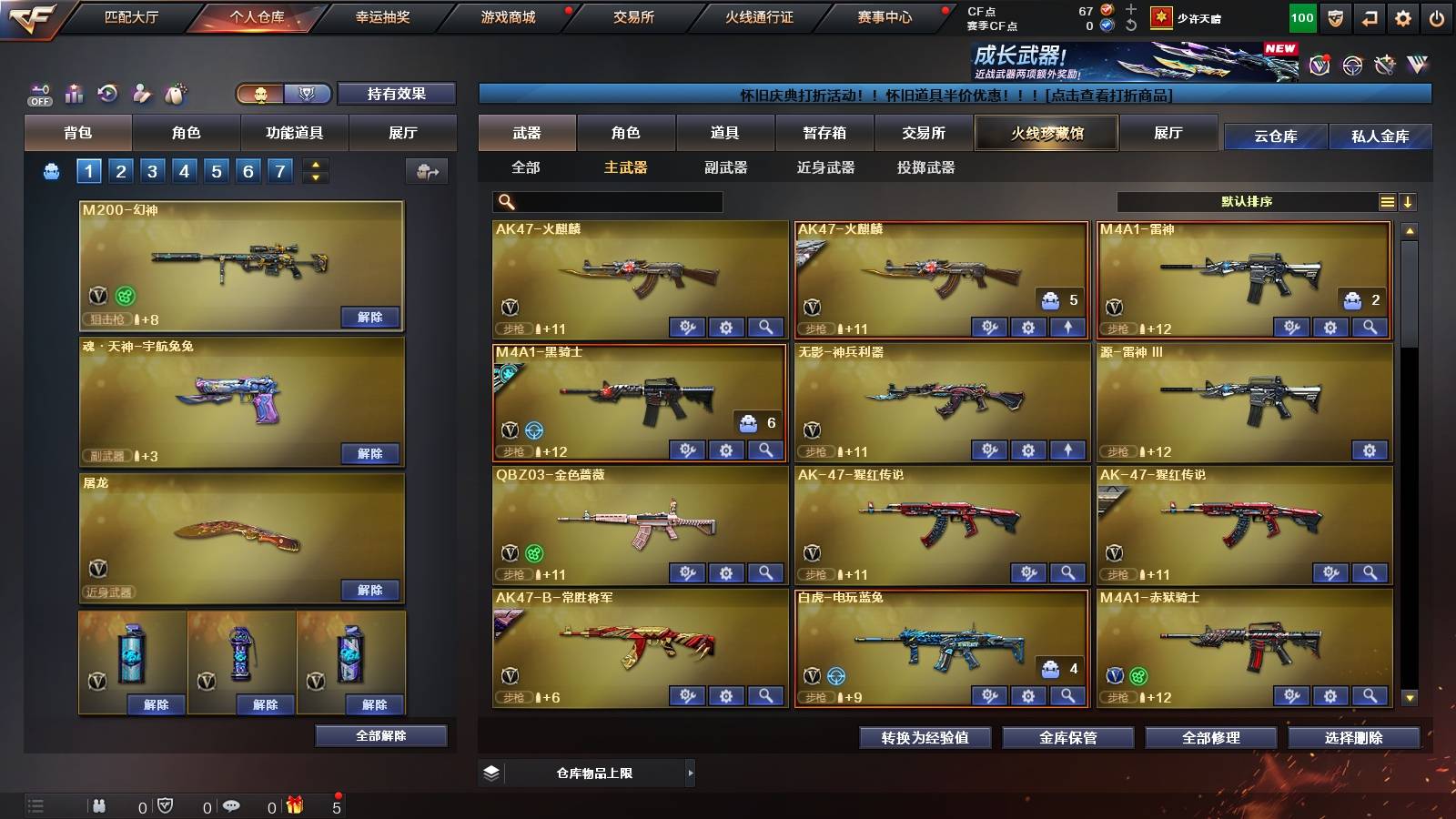Click the search magnifier on M4A1-雷神 card

pos(1369,328)
